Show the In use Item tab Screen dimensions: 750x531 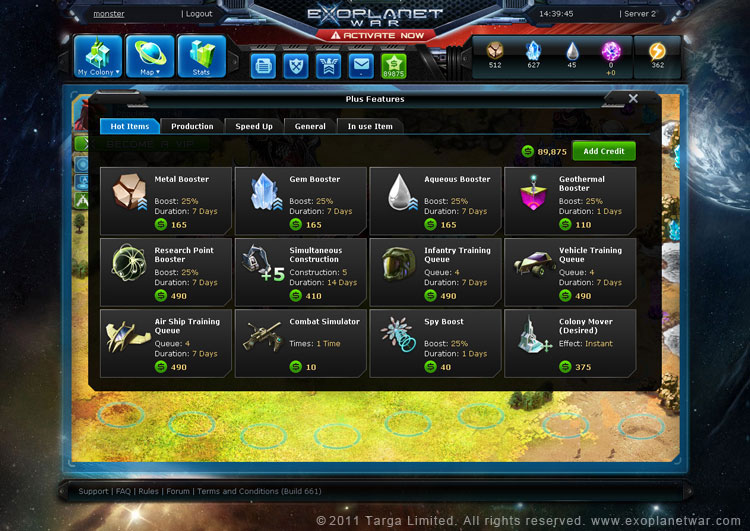pos(370,127)
